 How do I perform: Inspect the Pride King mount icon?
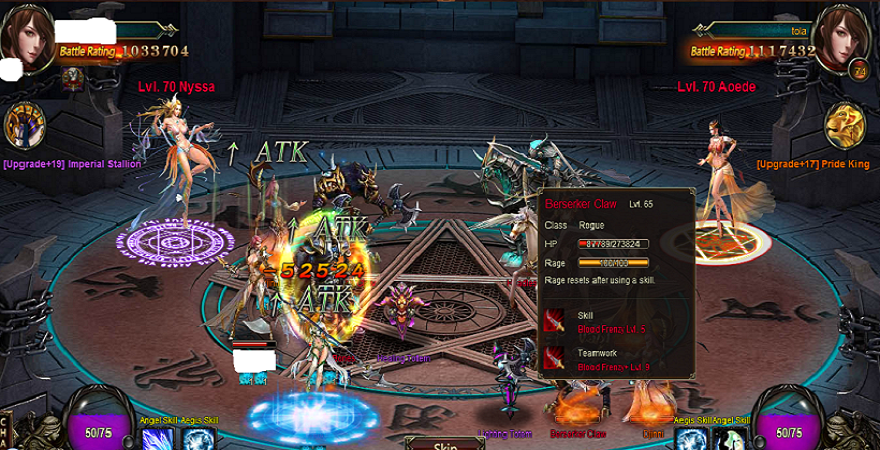[x=845, y=127]
